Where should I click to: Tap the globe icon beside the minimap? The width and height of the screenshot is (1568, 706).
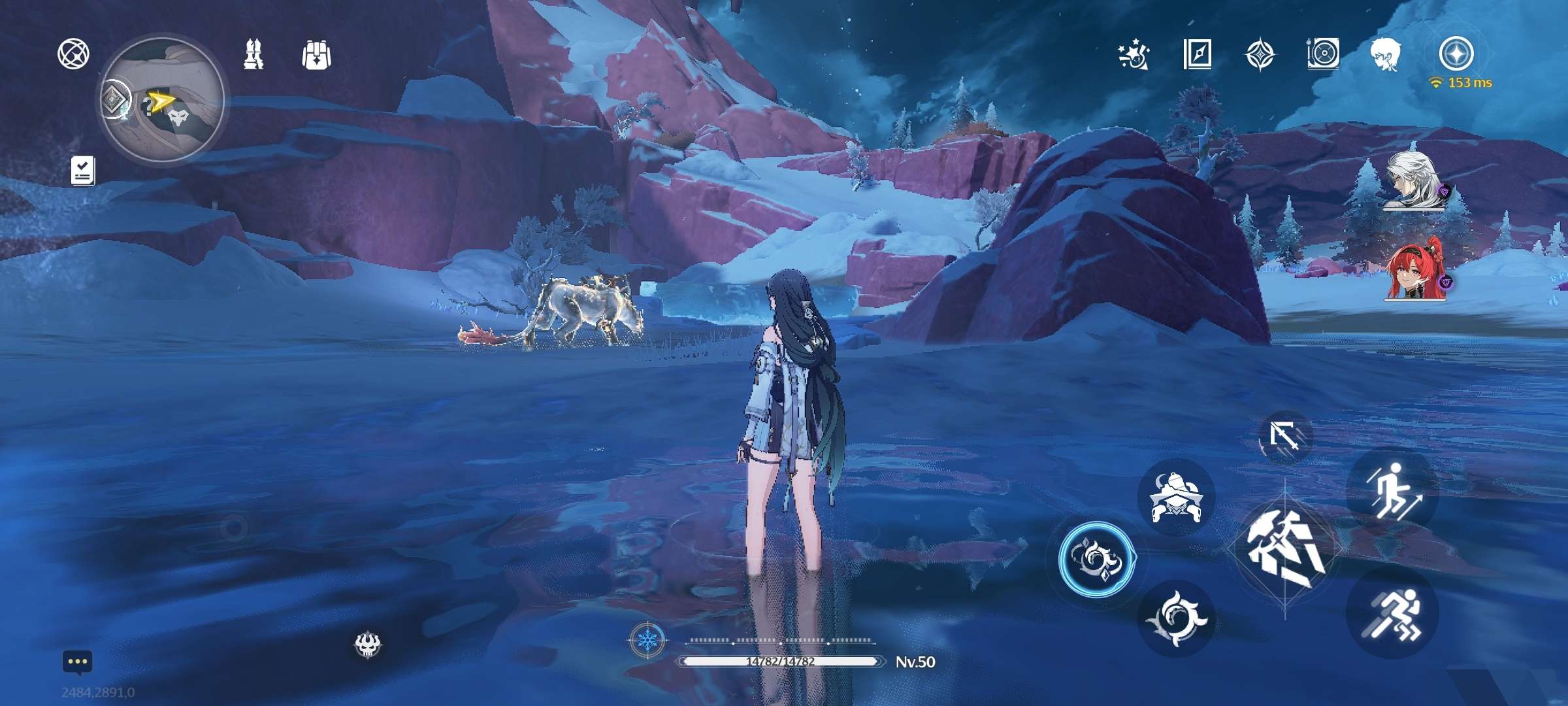pyautogui.click(x=74, y=54)
